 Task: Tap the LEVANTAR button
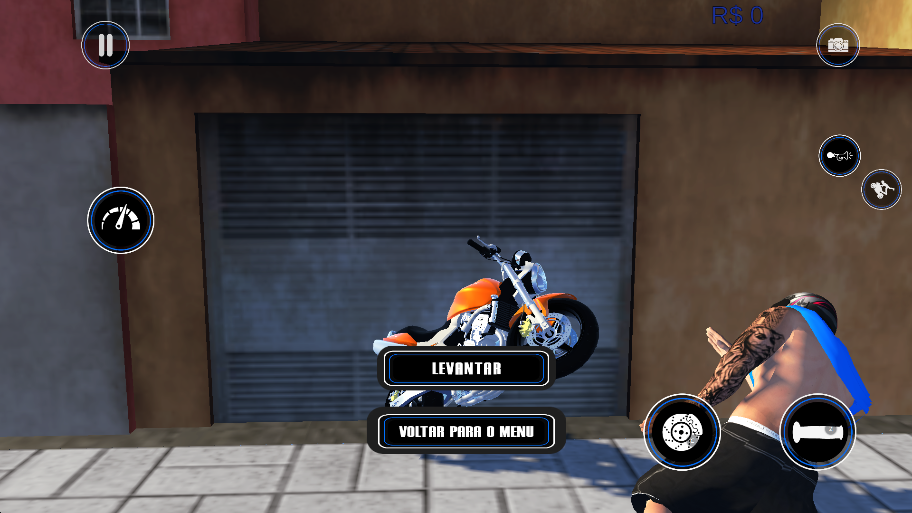point(466,368)
